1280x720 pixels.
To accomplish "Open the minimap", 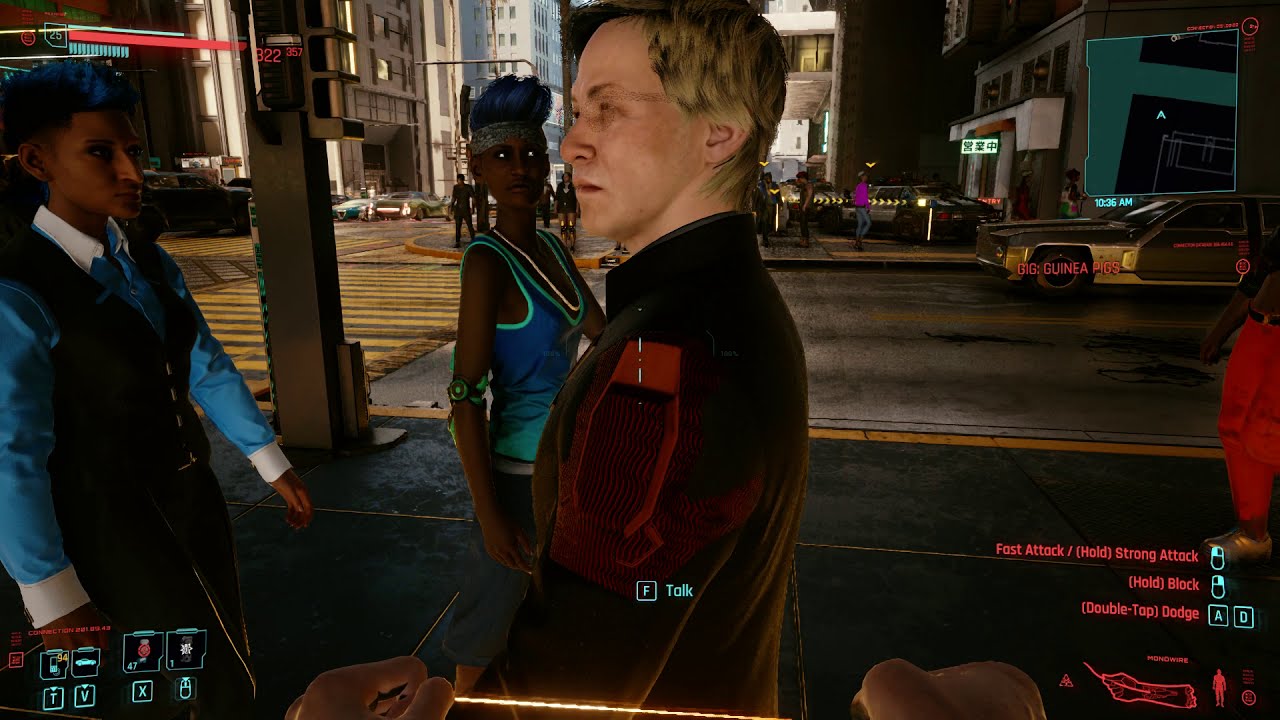I will tap(1161, 111).
